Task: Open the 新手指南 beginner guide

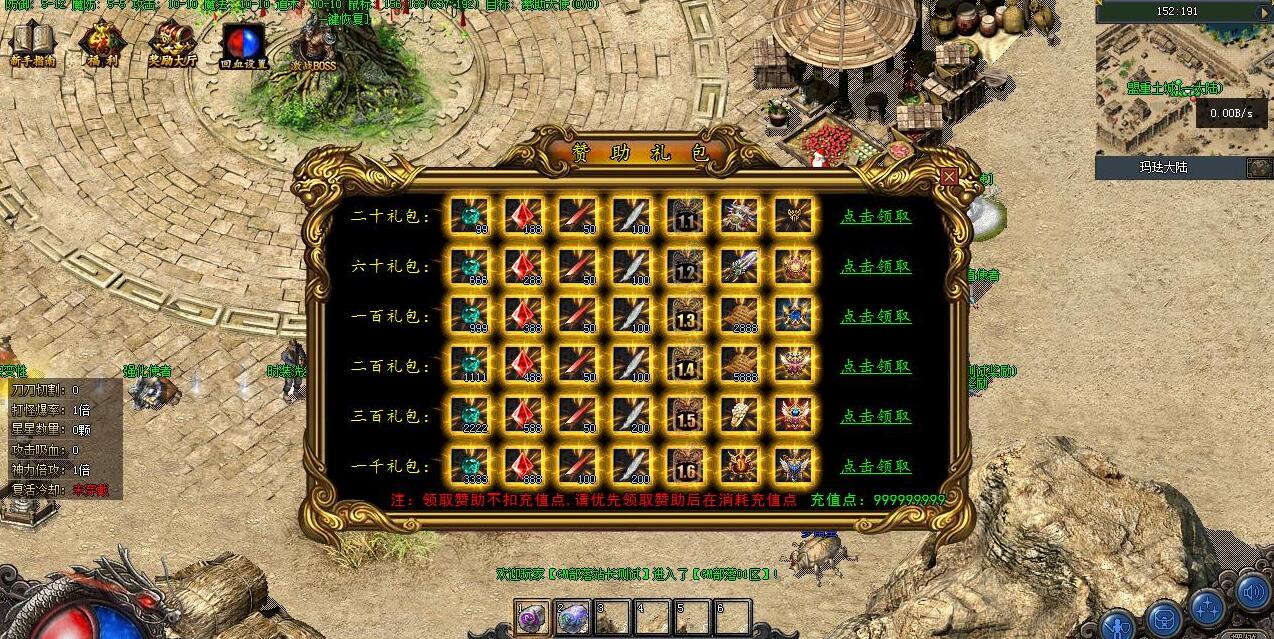Action: (32, 45)
